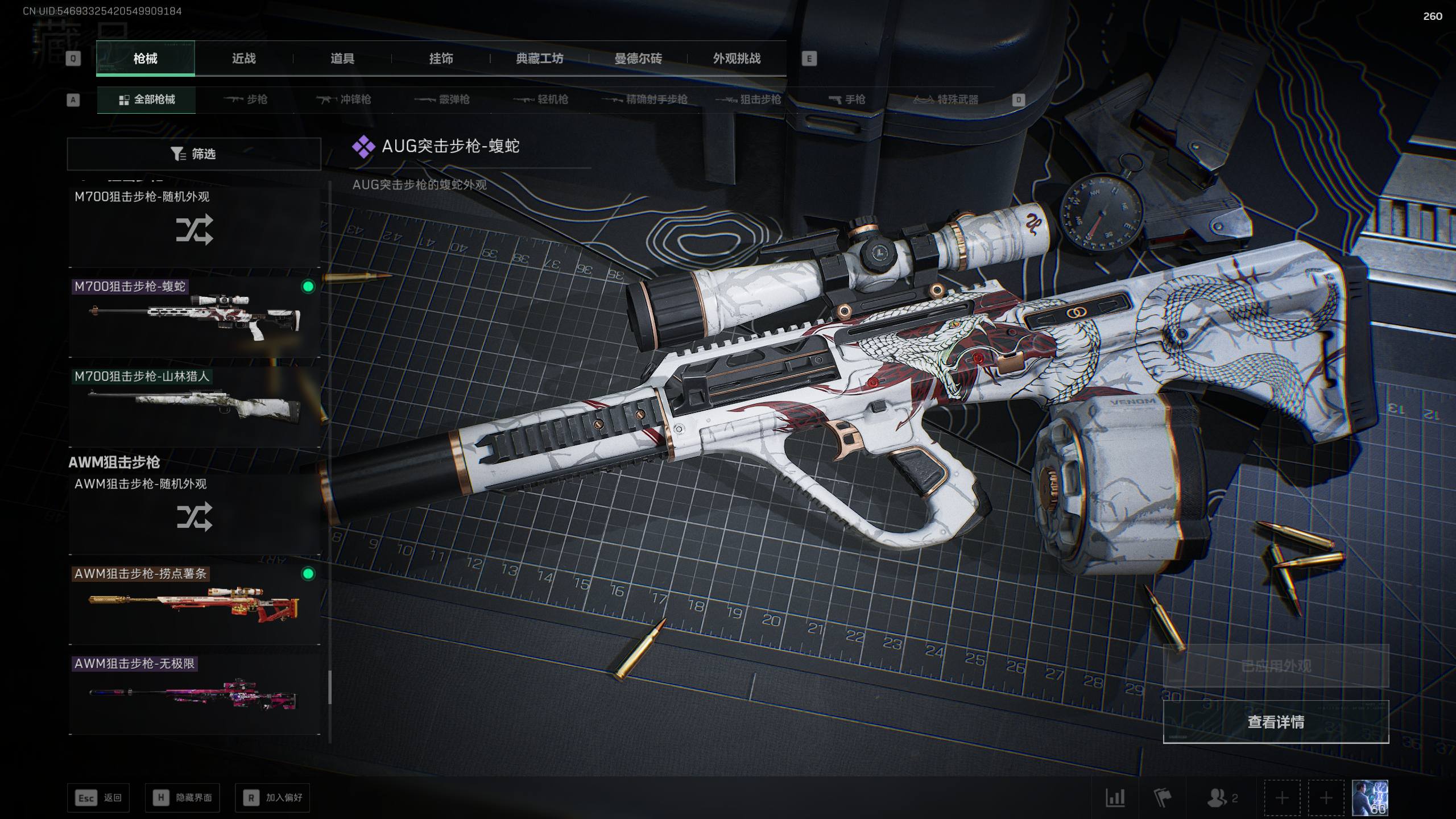The height and width of the screenshot is (819, 1456).
Task: Click 查看详情 to view details
Action: [x=1276, y=722]
